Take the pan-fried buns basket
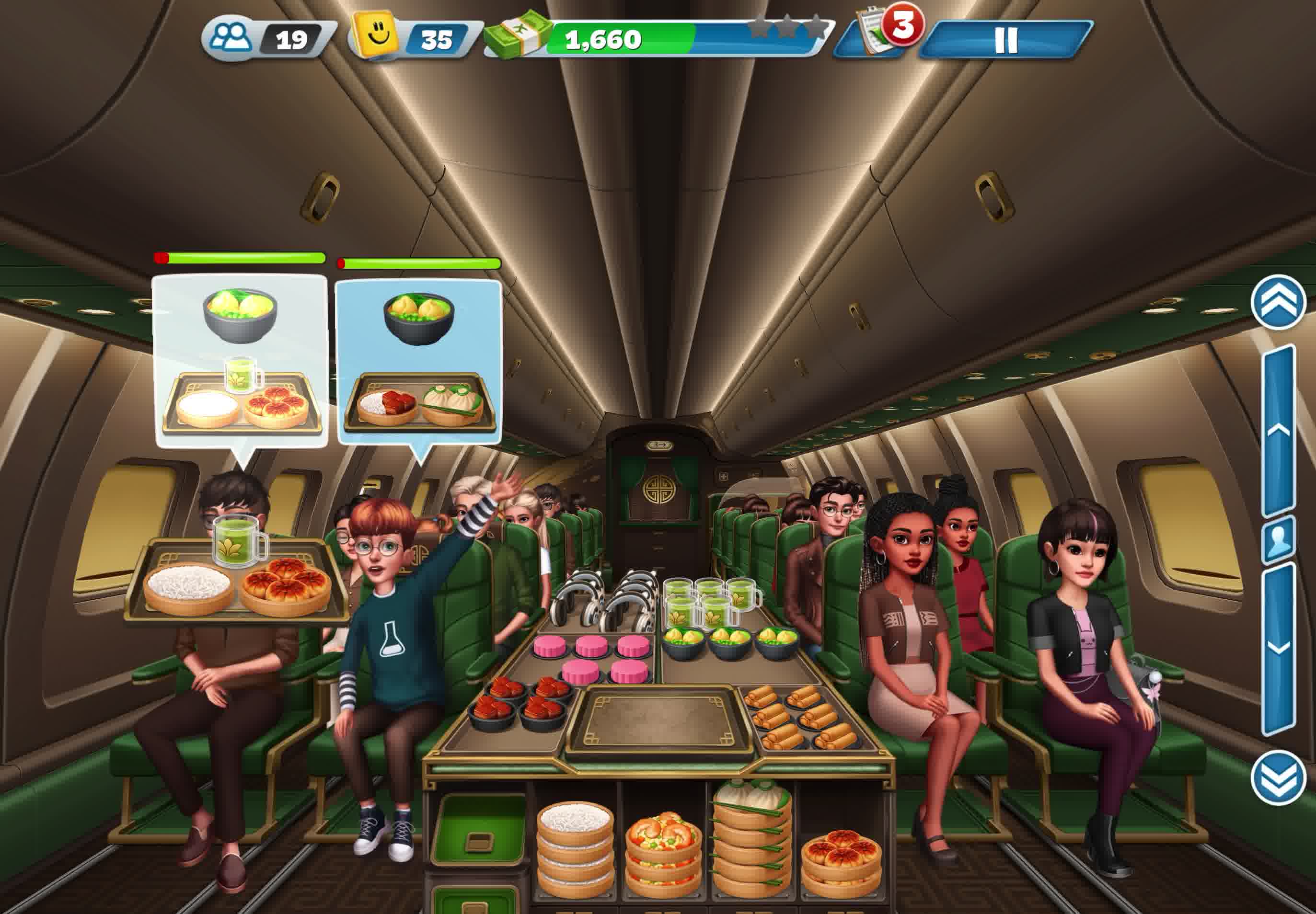 click(841, 859)
